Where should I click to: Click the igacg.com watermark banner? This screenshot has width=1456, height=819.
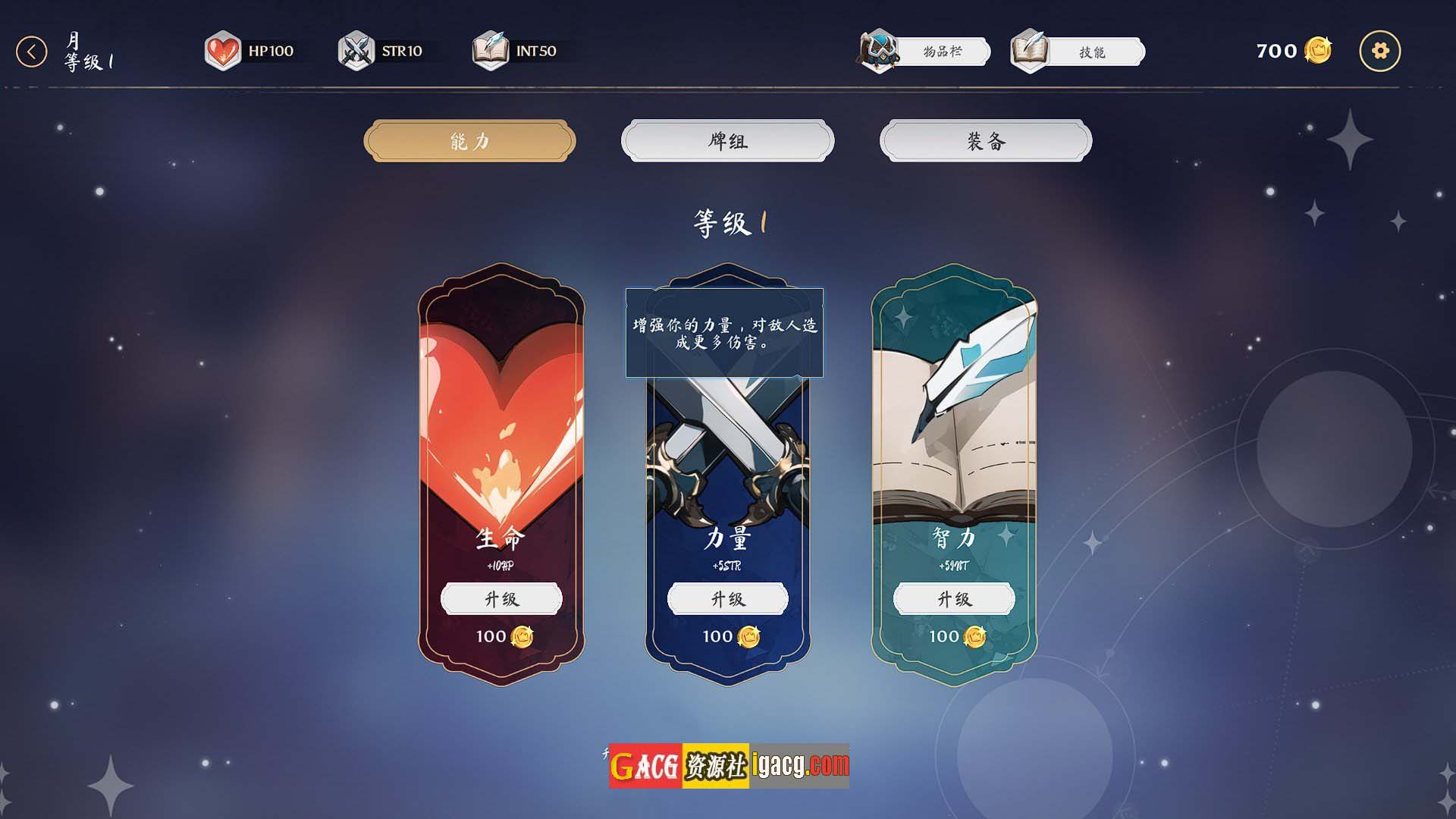(729, 766)
